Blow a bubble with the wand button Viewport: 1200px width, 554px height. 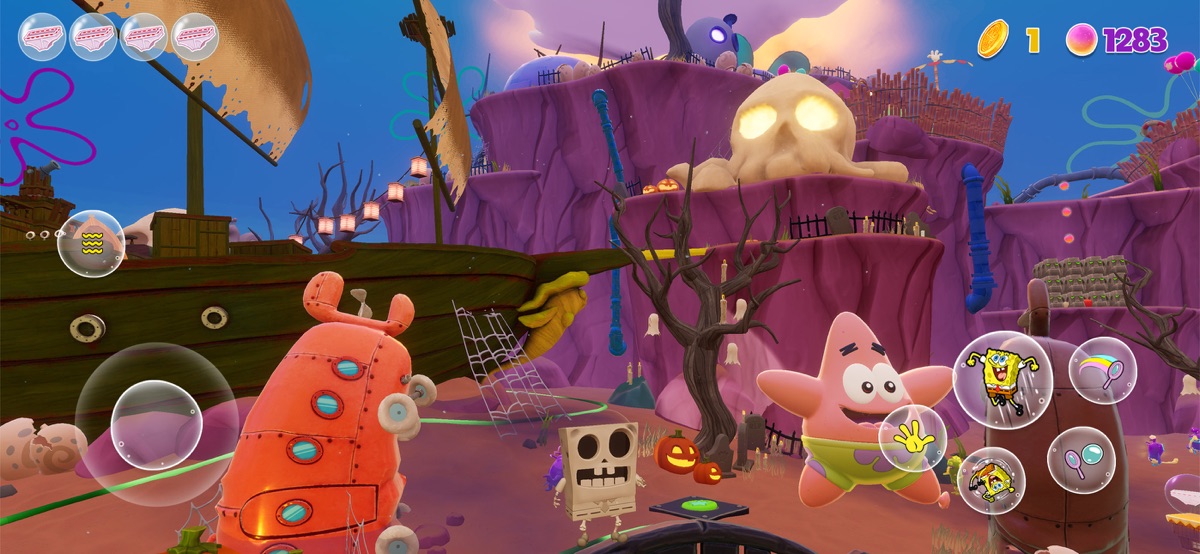tap(1081, 459)
